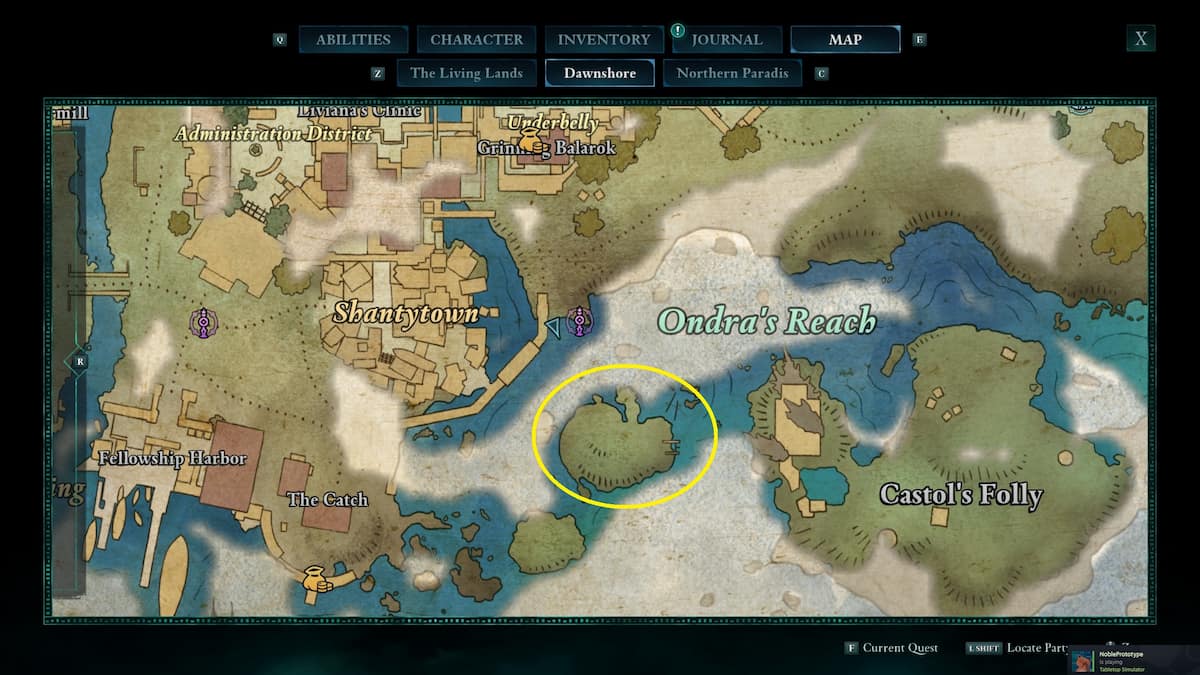Open the Journal tab
The width and height of the screenshot is (1200, 675).
pyautogui.click(x=727, y=40)
